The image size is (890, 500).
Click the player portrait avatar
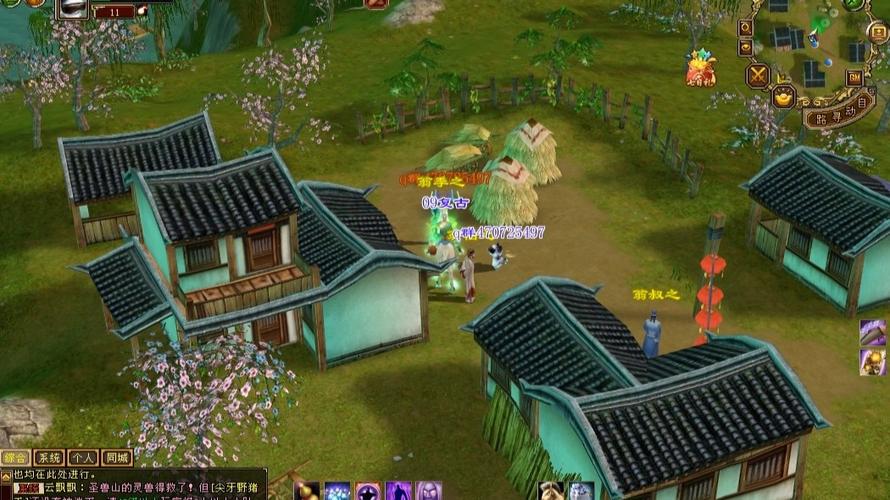(73, 8)
